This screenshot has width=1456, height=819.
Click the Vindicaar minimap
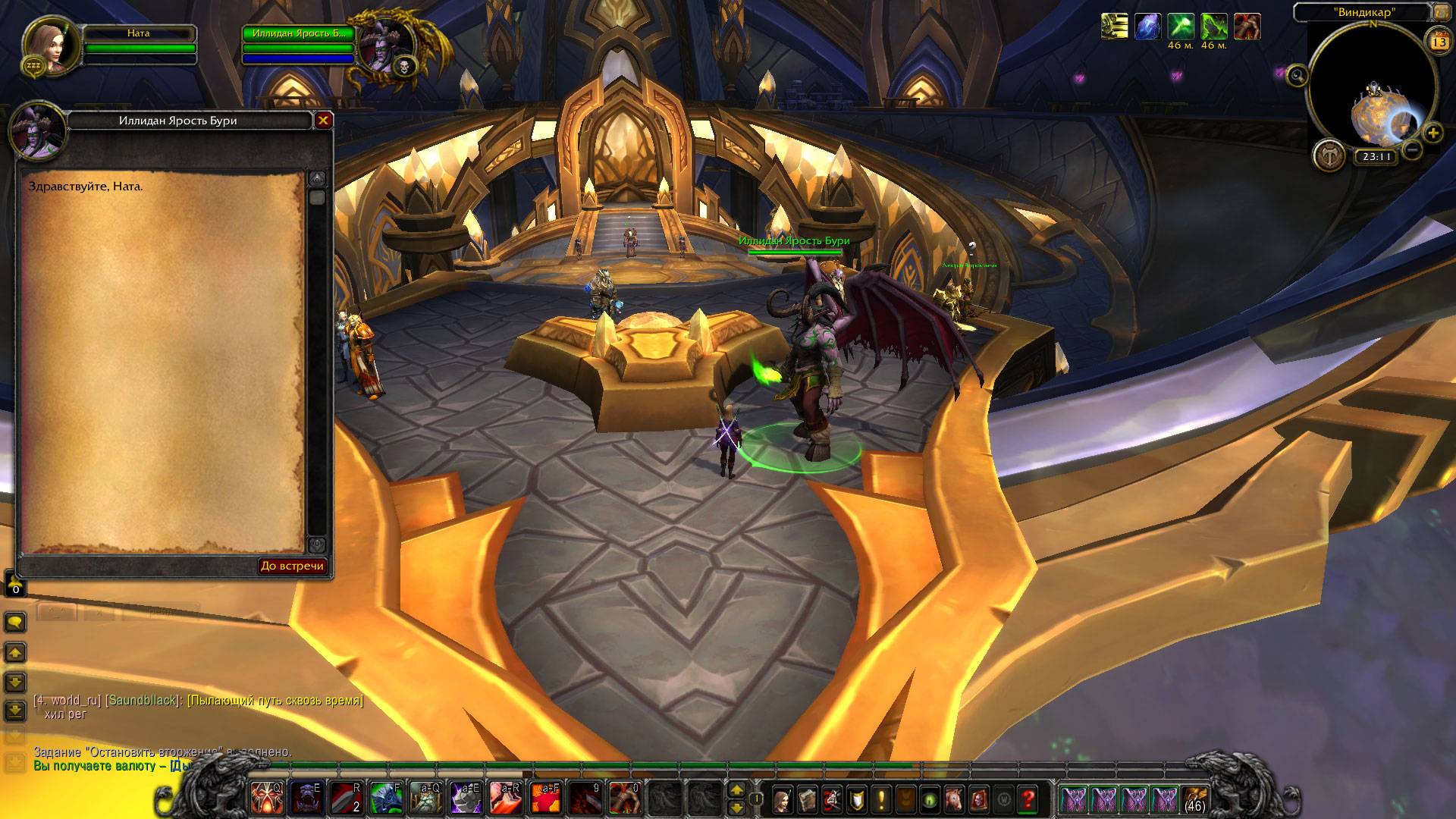click(1373, 87)
